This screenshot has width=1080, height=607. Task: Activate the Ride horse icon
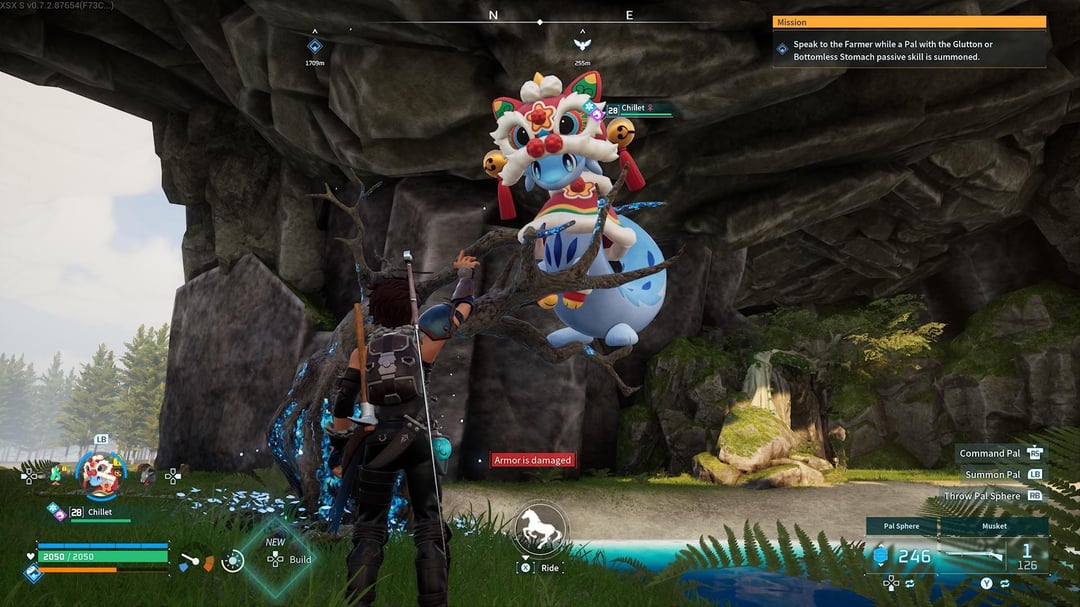coord(540,529)
